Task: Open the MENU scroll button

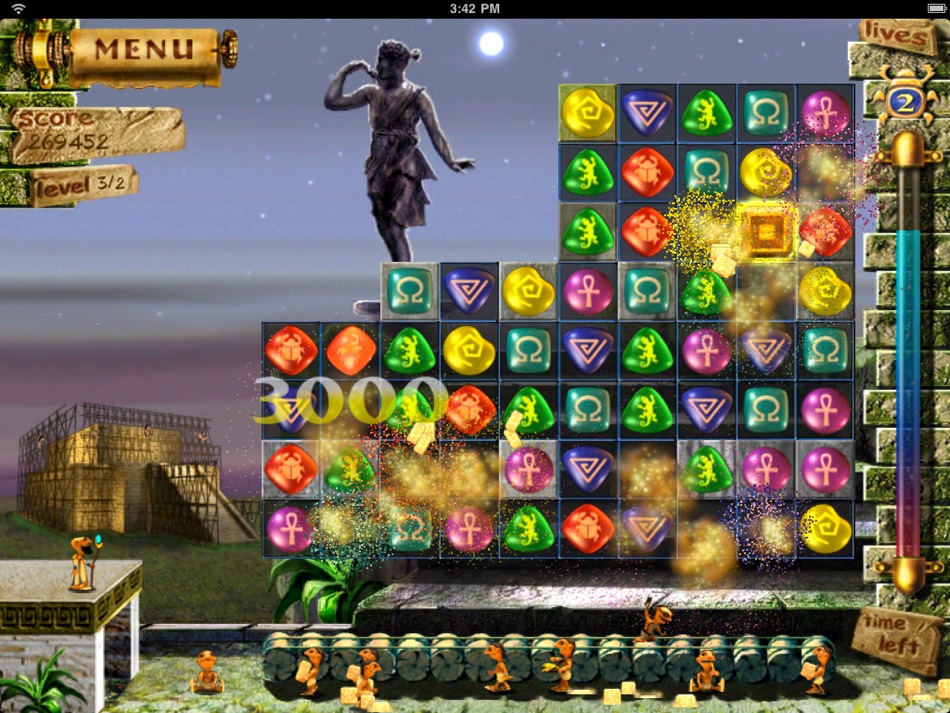Action: coord(143,48)
